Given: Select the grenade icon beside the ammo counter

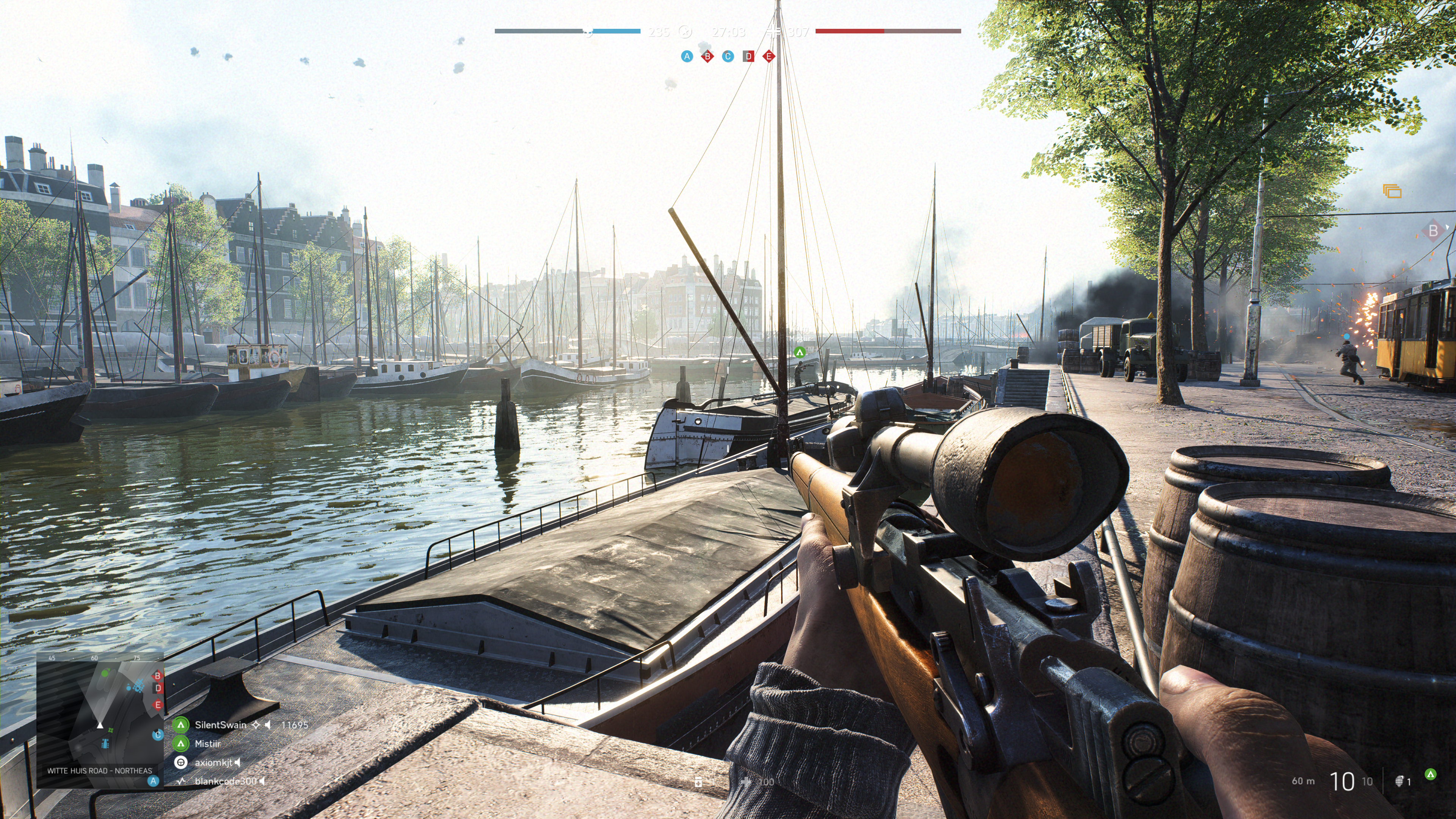Looking at the screenshot, I should pos(1400,781).
